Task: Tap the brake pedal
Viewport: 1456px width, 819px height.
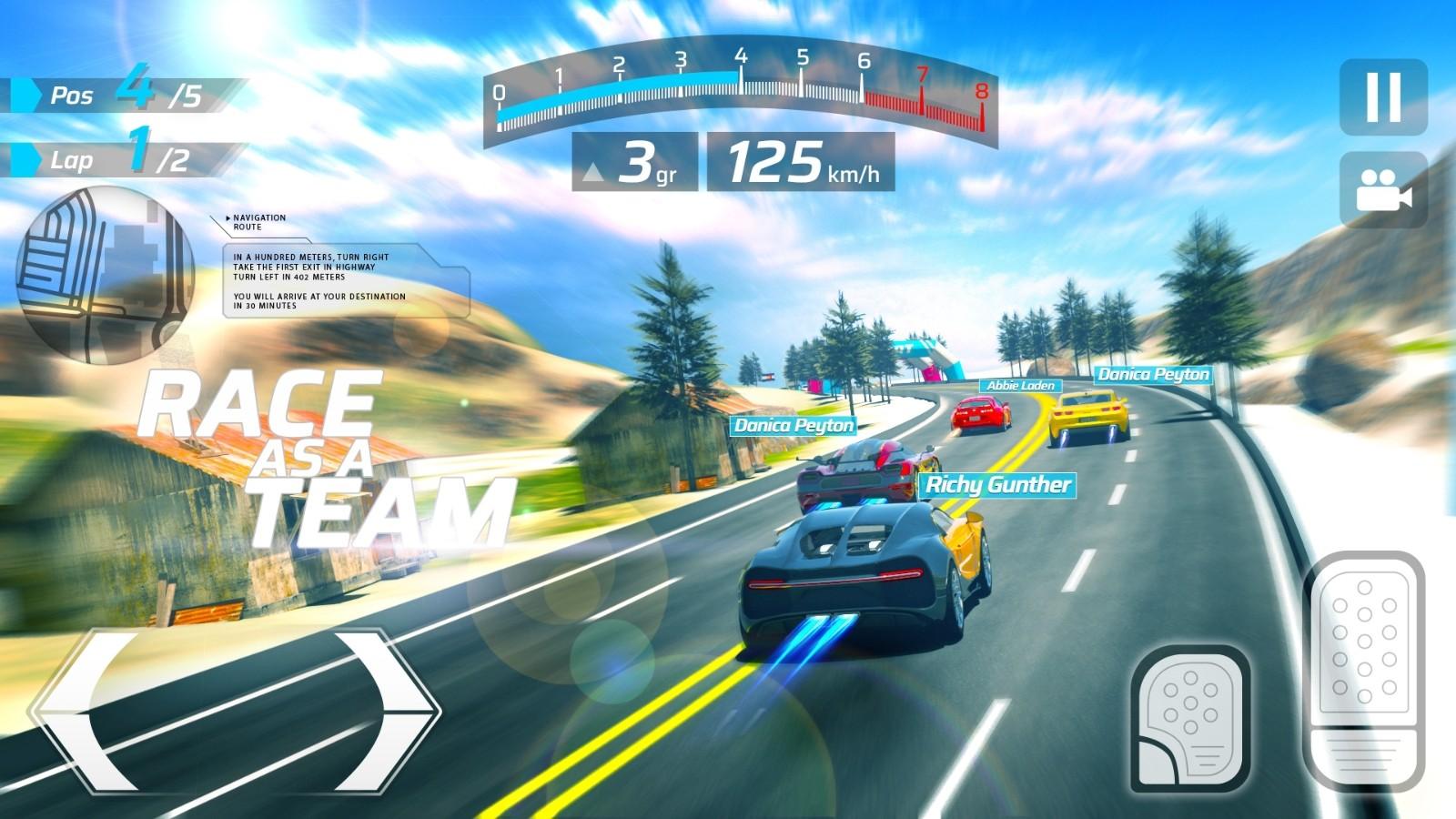Action: [1190, 719]
